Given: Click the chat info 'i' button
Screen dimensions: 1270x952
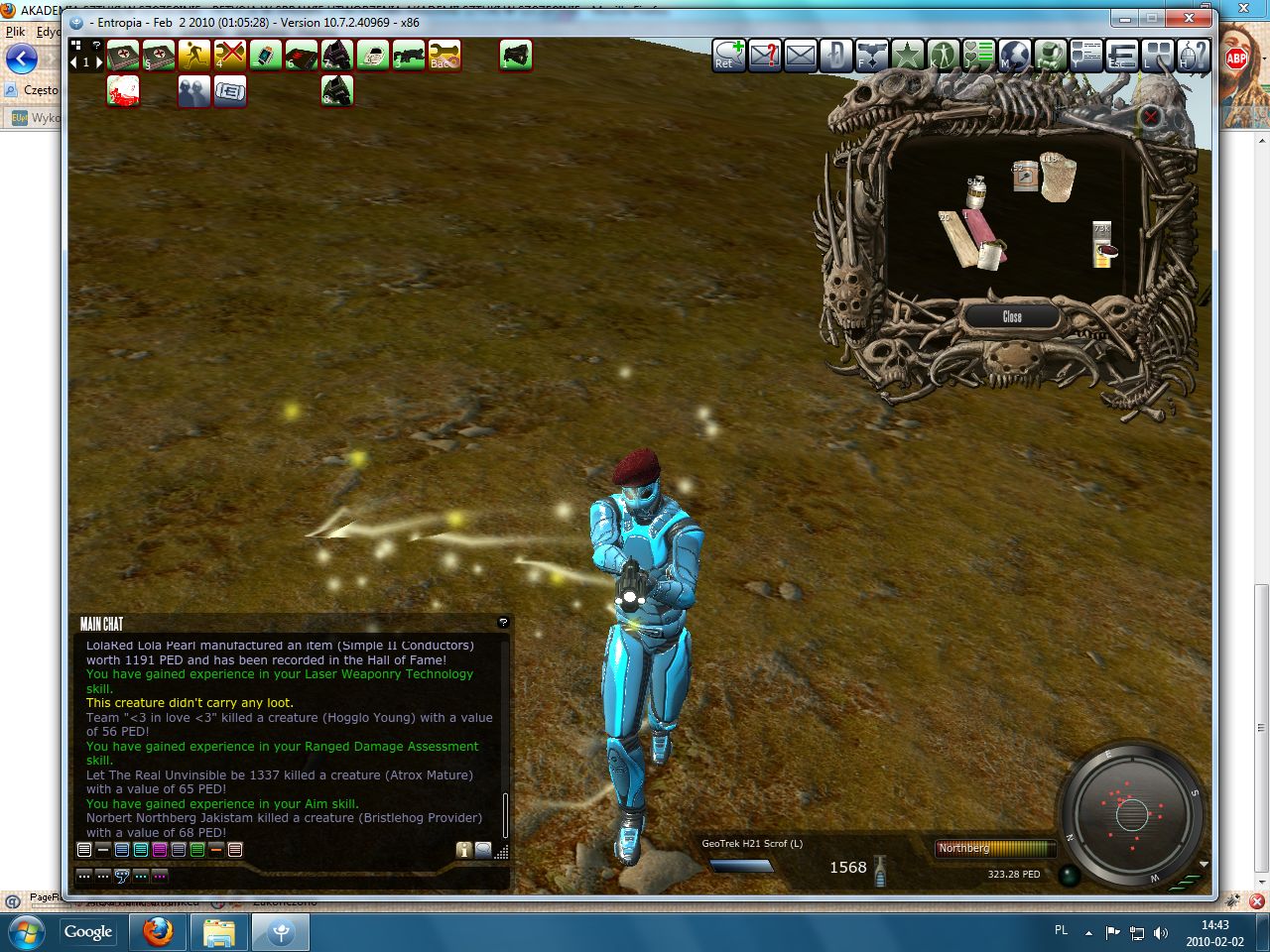Looking at the screenshot, I should pyautogui.click(x=463, y=850).
